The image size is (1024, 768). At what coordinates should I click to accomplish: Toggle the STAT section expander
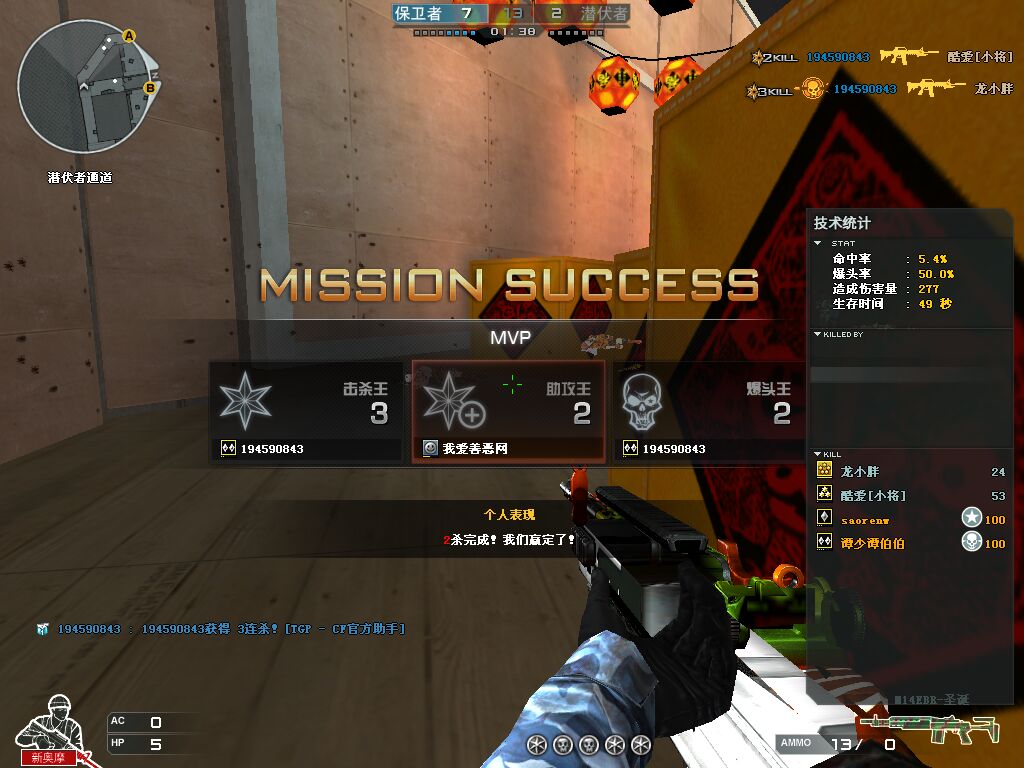tap(819, 243)
